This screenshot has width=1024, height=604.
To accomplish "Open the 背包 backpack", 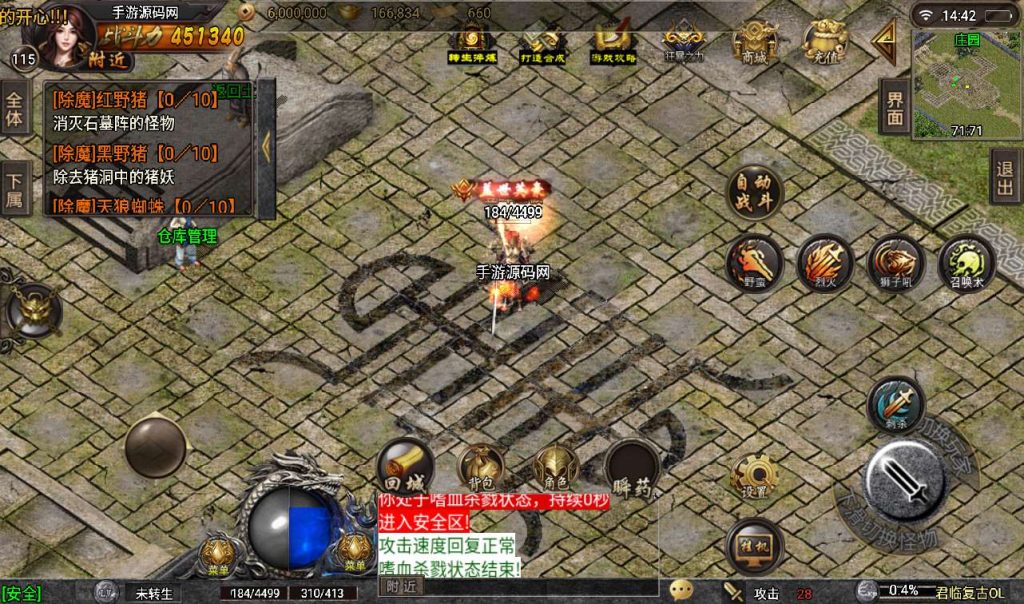I will tap(481, 467).
